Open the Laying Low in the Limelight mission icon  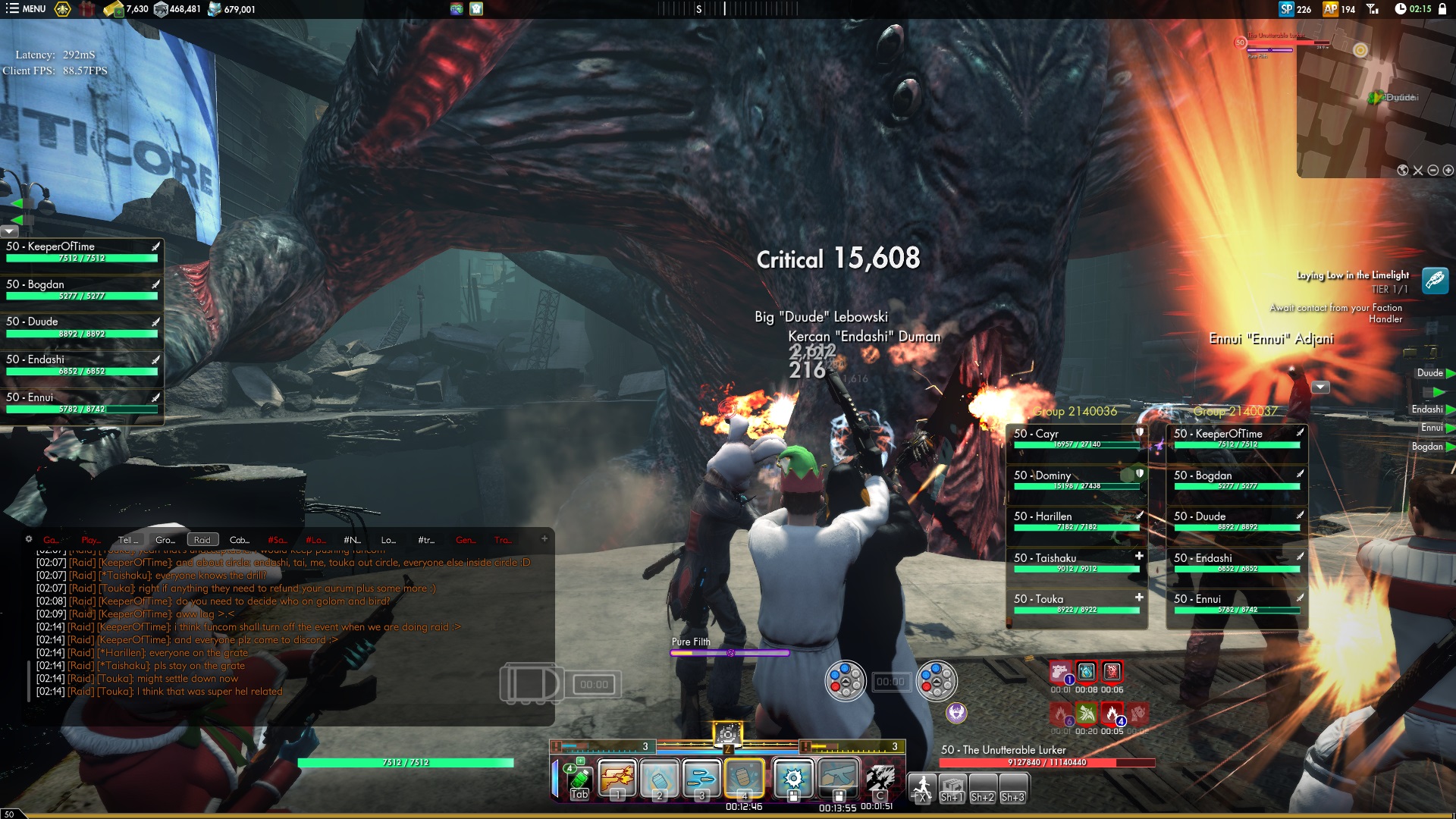1434,281
